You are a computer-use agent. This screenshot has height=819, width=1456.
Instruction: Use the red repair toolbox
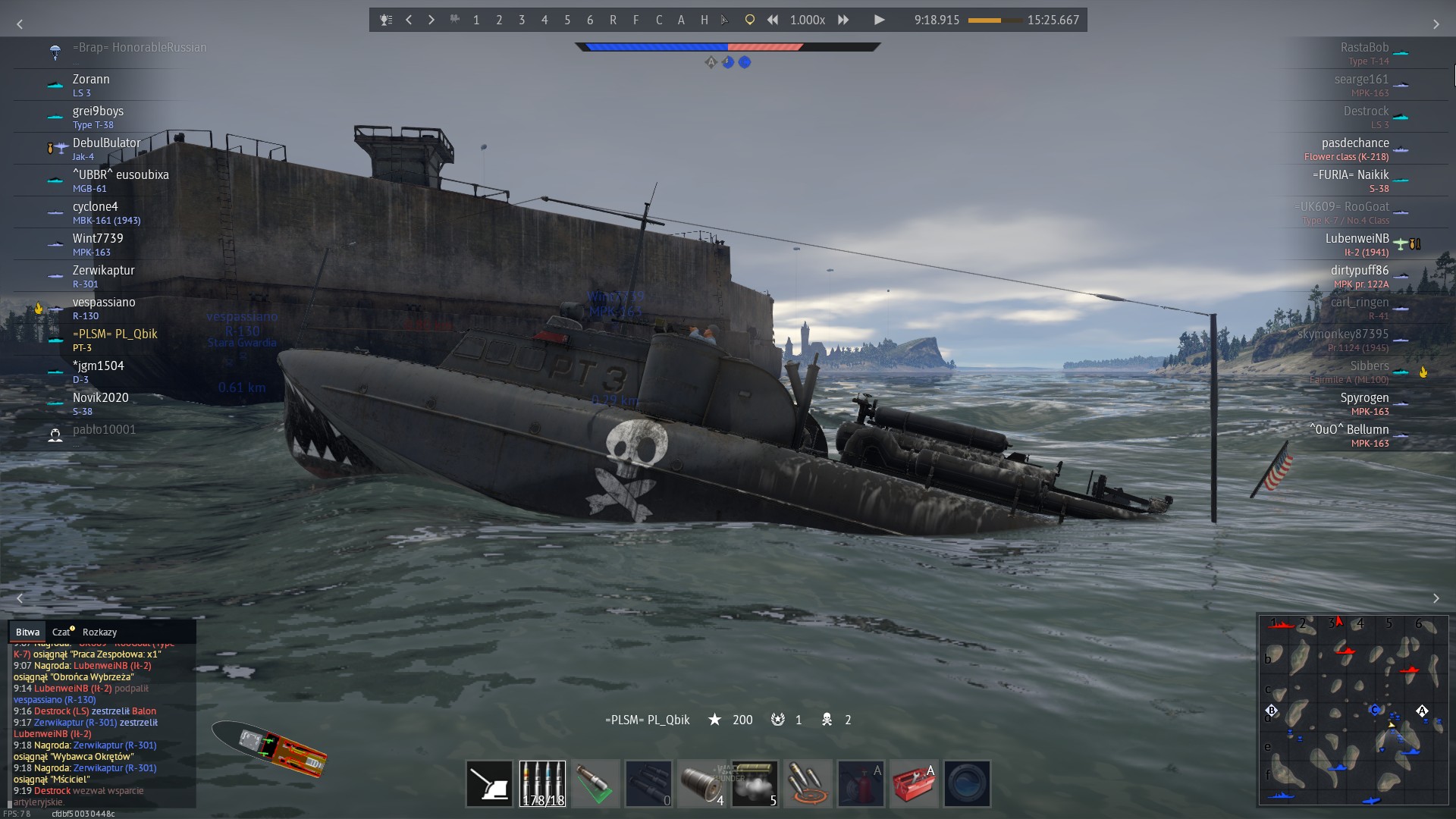tap(914, 783)
